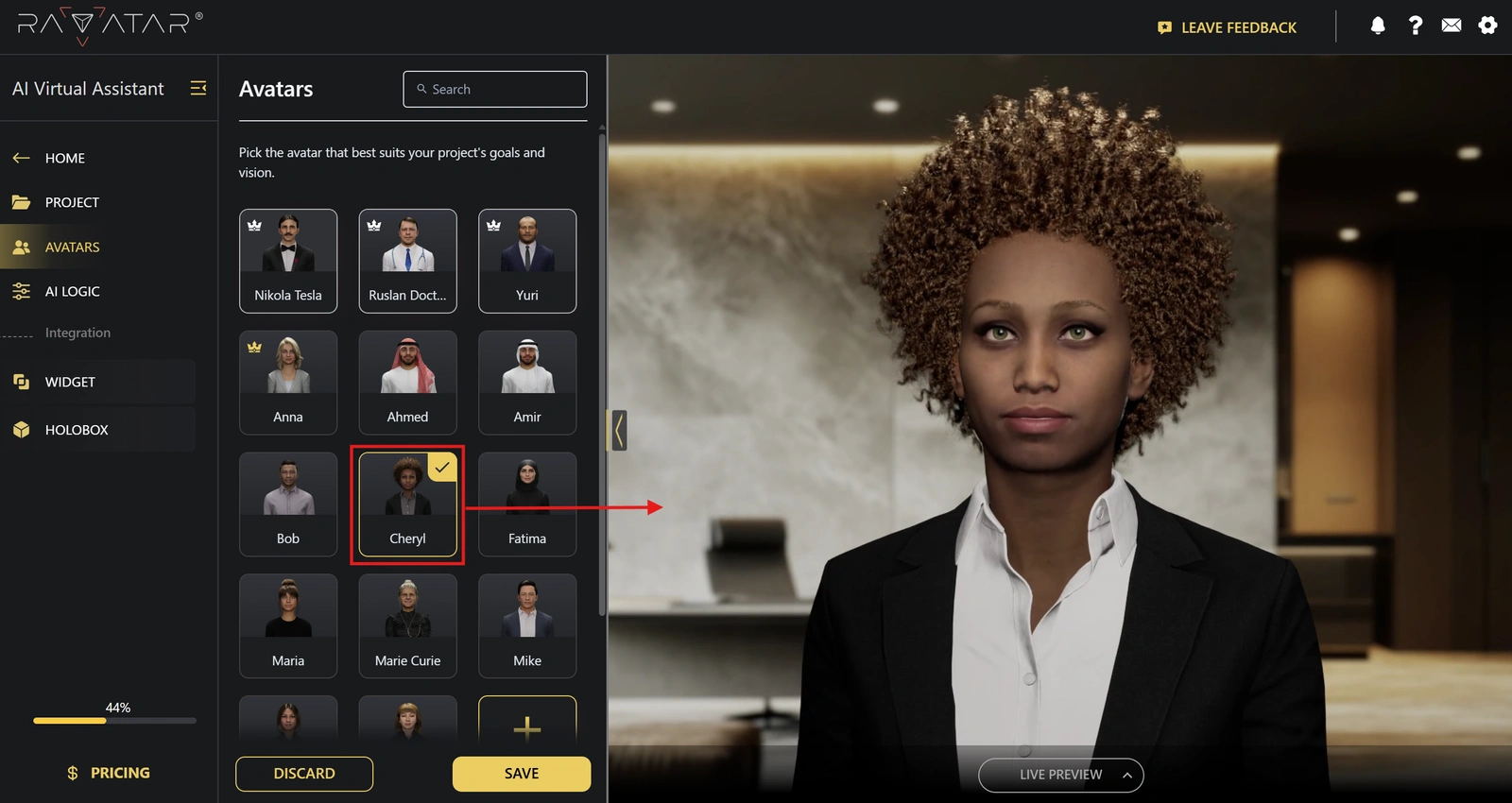1512x803 pixels.
Task: Click the help question mark icon
Action: [1415, 26]
